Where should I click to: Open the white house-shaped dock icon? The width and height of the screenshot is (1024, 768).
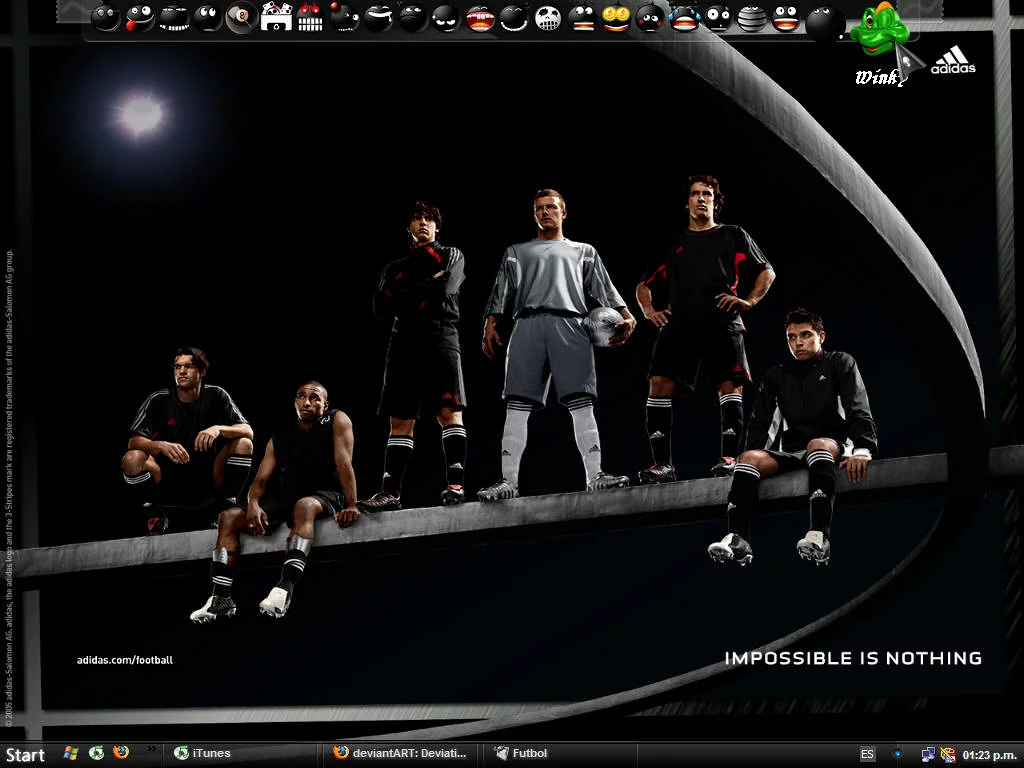[x=276, y=17]
